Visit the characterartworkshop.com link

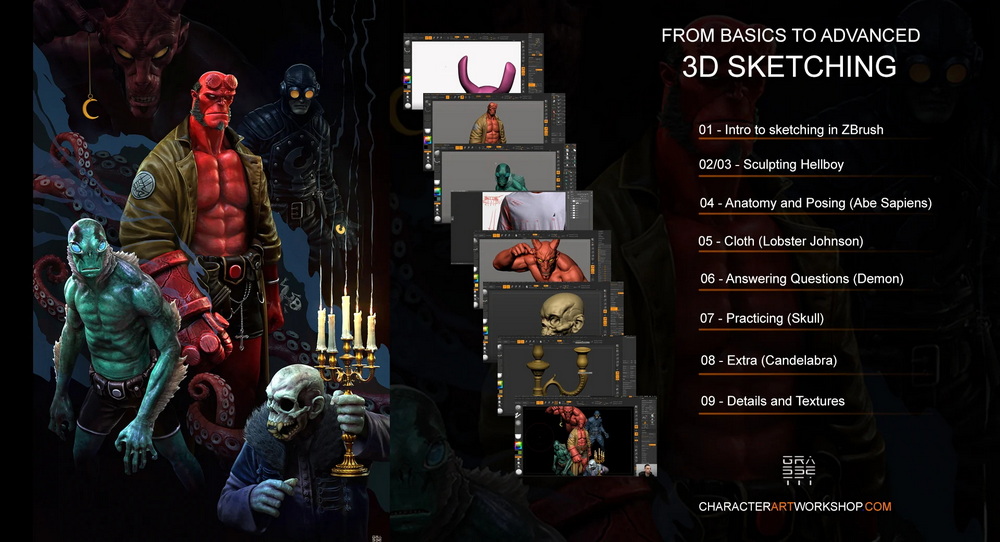click(x=794, y=507)
